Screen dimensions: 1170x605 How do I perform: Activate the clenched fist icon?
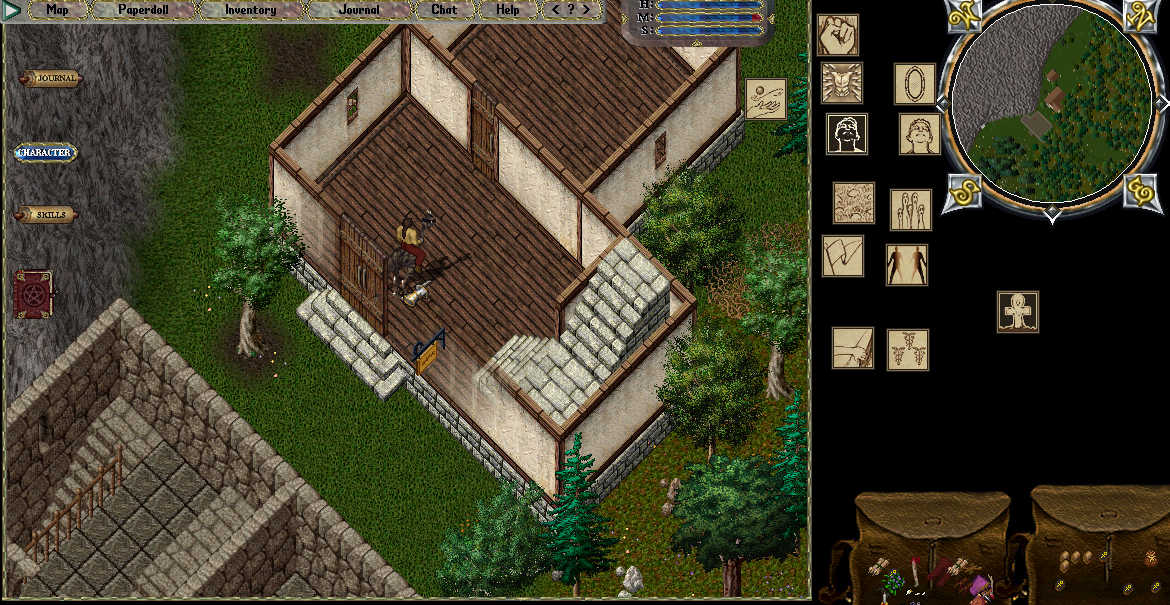coord(838,35)
